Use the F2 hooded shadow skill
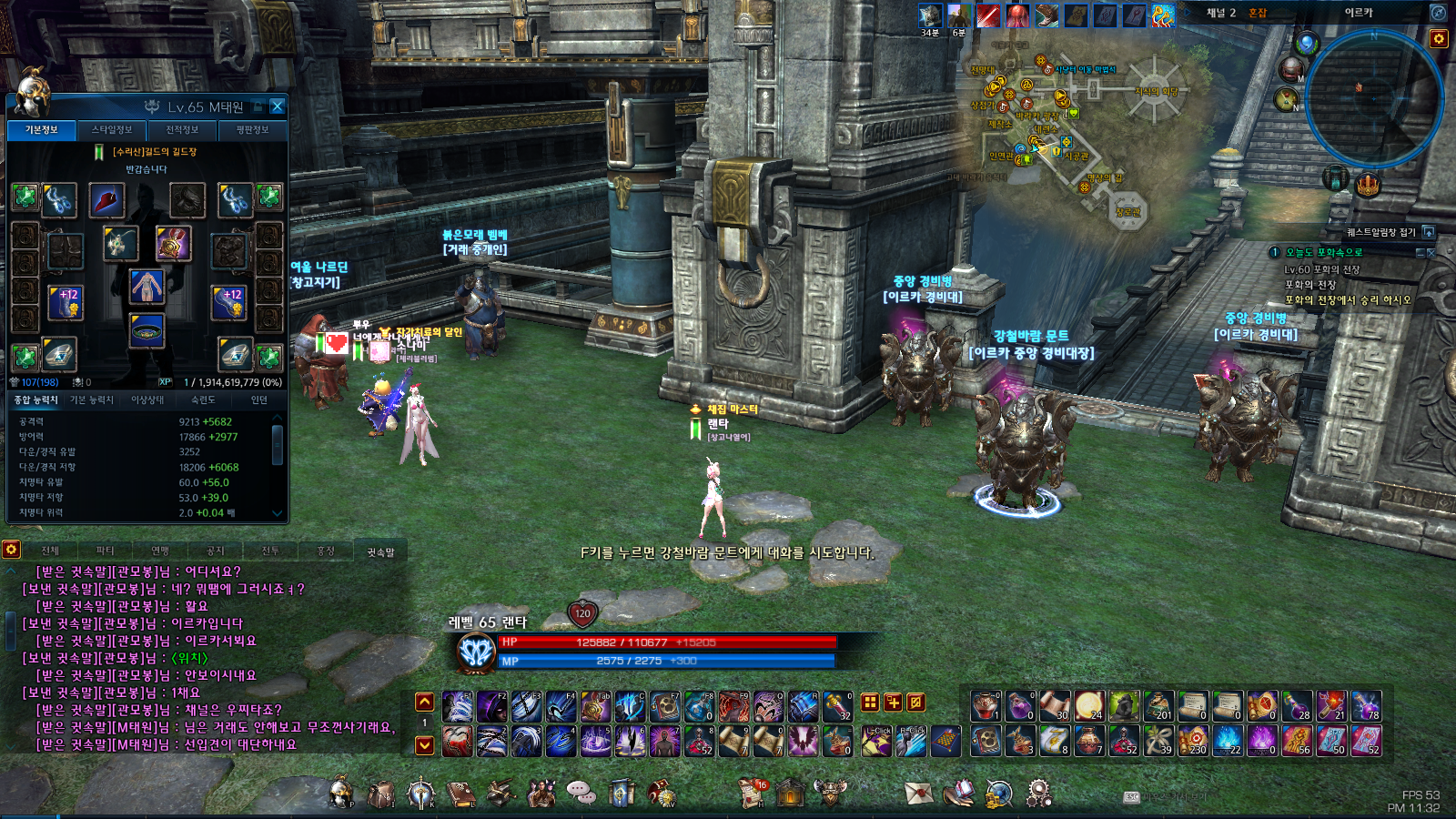Screen dimensions: 1456x819 492,707
